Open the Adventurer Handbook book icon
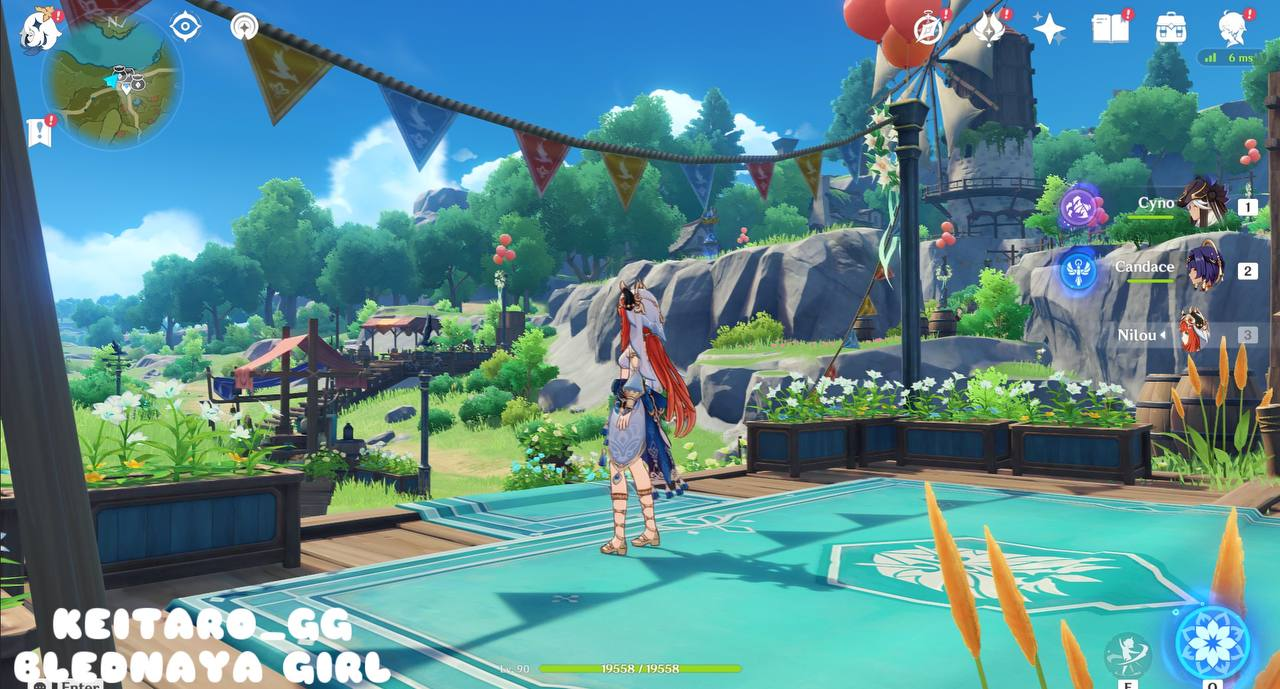1280x689 pixels. coord(1110,27)
